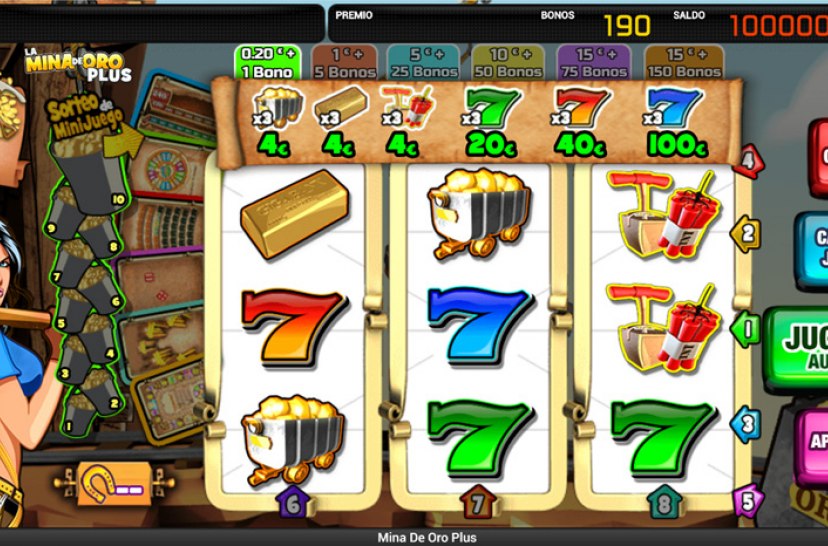This screenshot has width=828, height=546.
Task: Click the orange payline 7 marker
Action: pyautogui.click(x=478, y=501)
